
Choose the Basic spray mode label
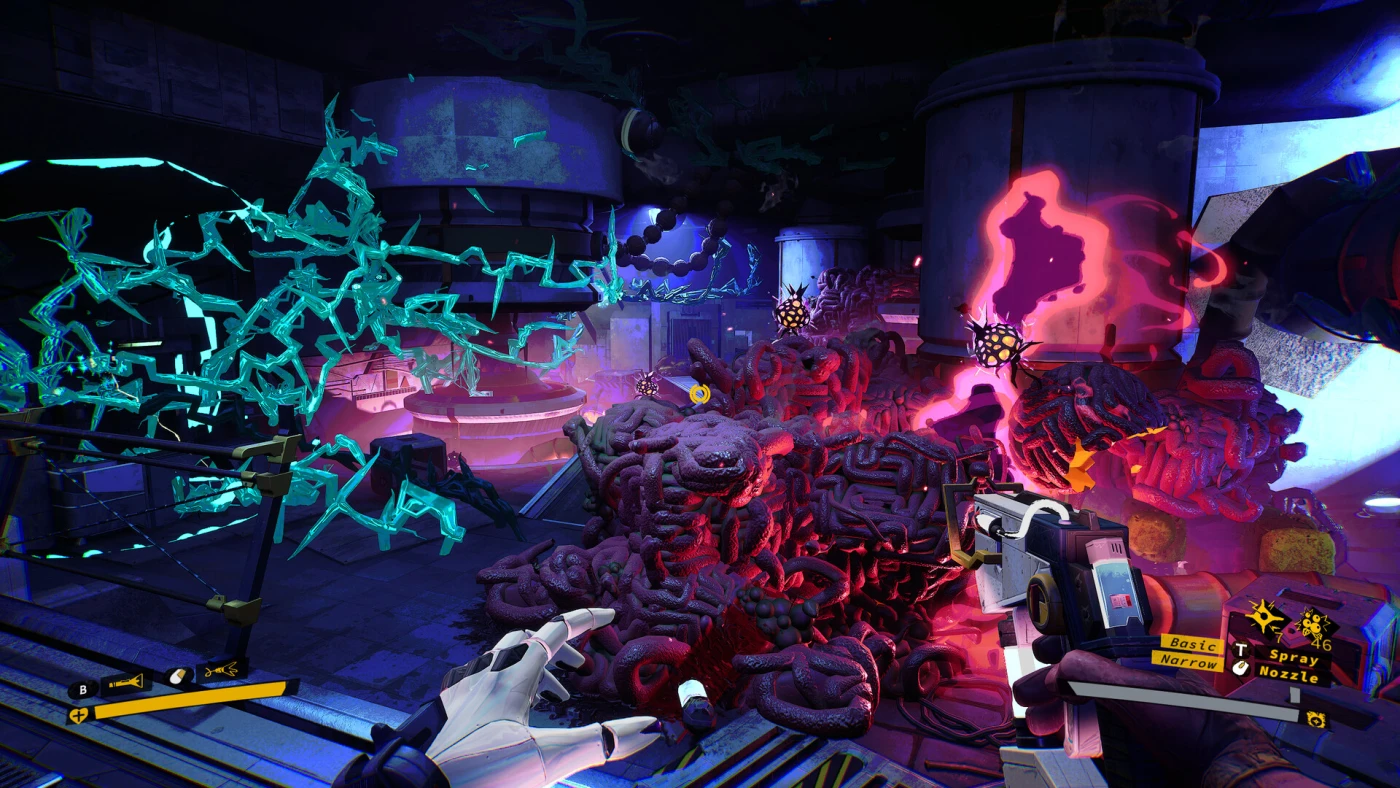[x=1191, y=644]
